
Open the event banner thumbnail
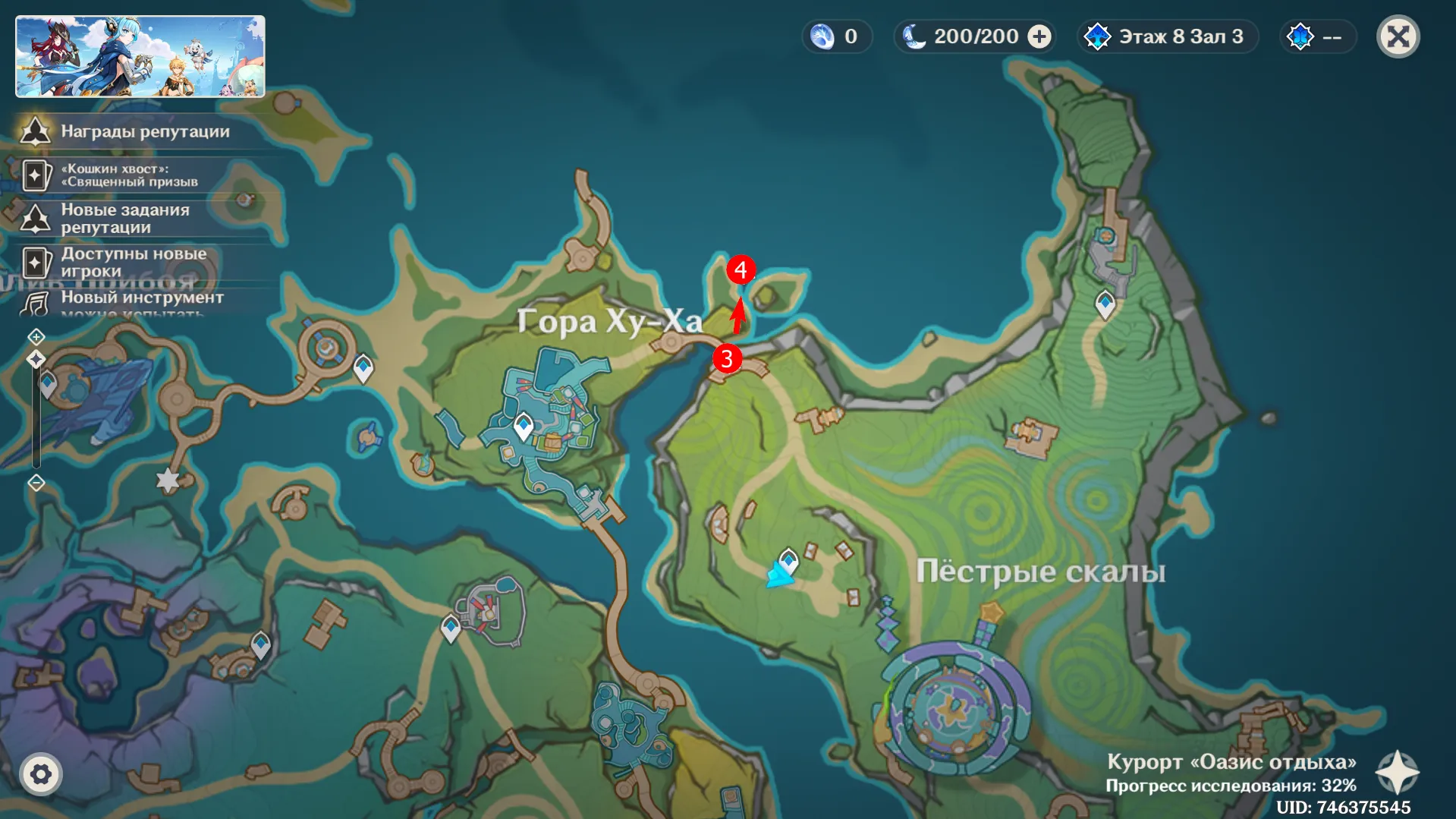(x=140, y=57)
